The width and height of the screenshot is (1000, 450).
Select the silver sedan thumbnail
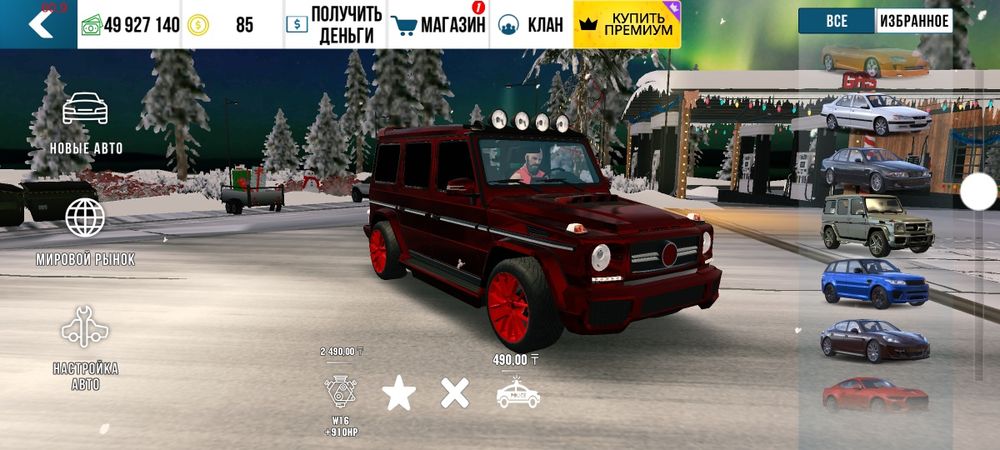876,114
